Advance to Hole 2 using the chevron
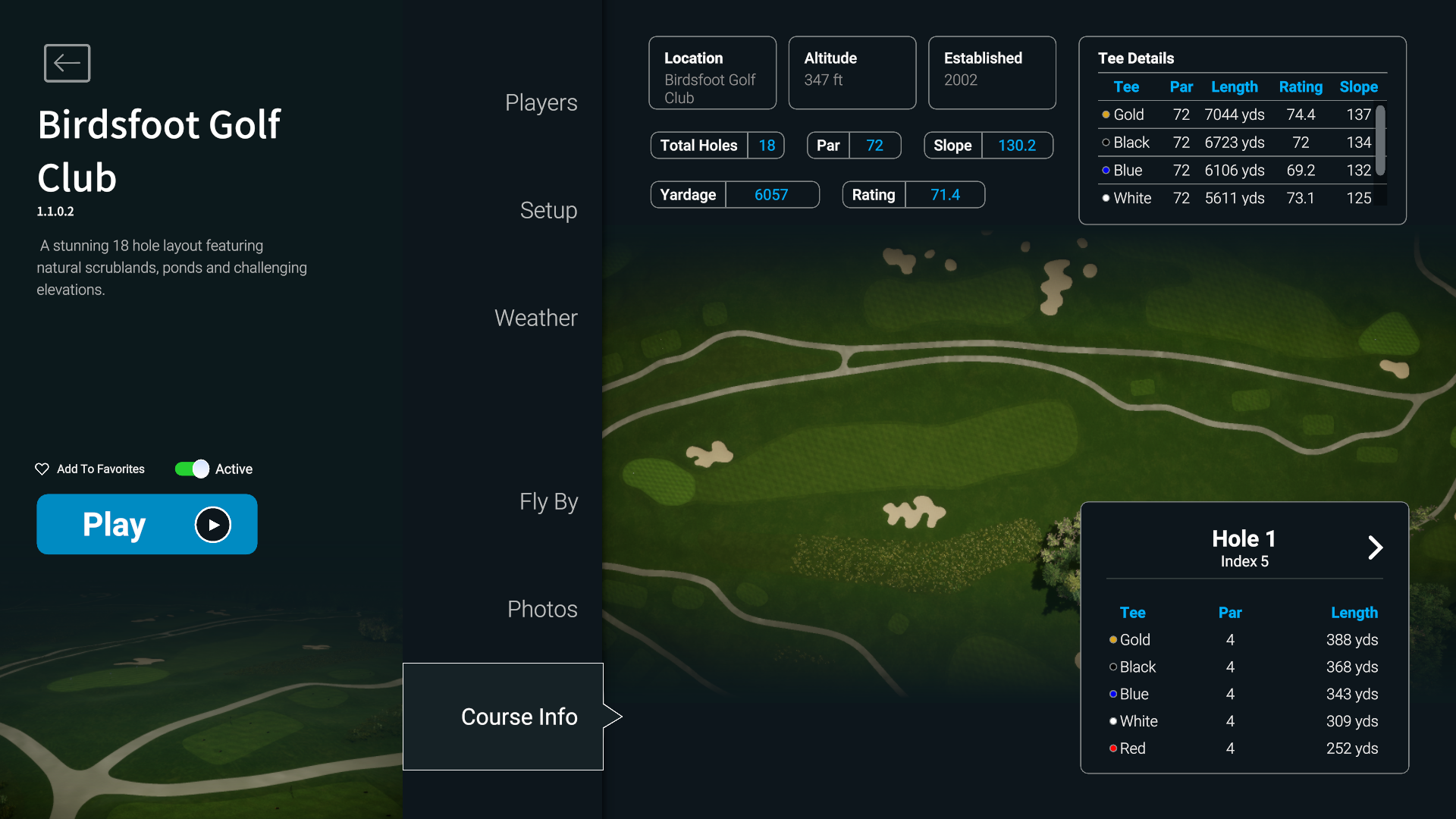This screenshot has height=819, width=1456. pos(1375,548)
